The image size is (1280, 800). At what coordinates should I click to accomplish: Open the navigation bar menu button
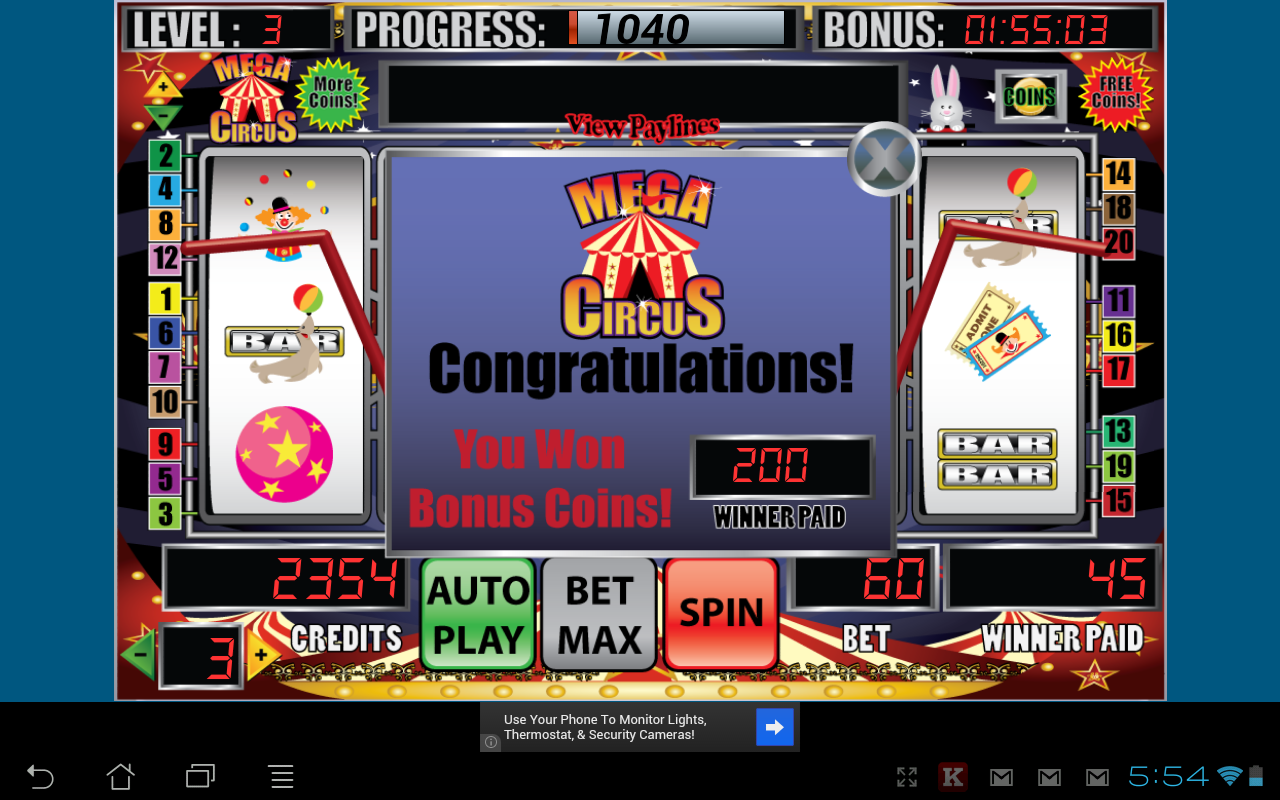(x=280, y=776)
